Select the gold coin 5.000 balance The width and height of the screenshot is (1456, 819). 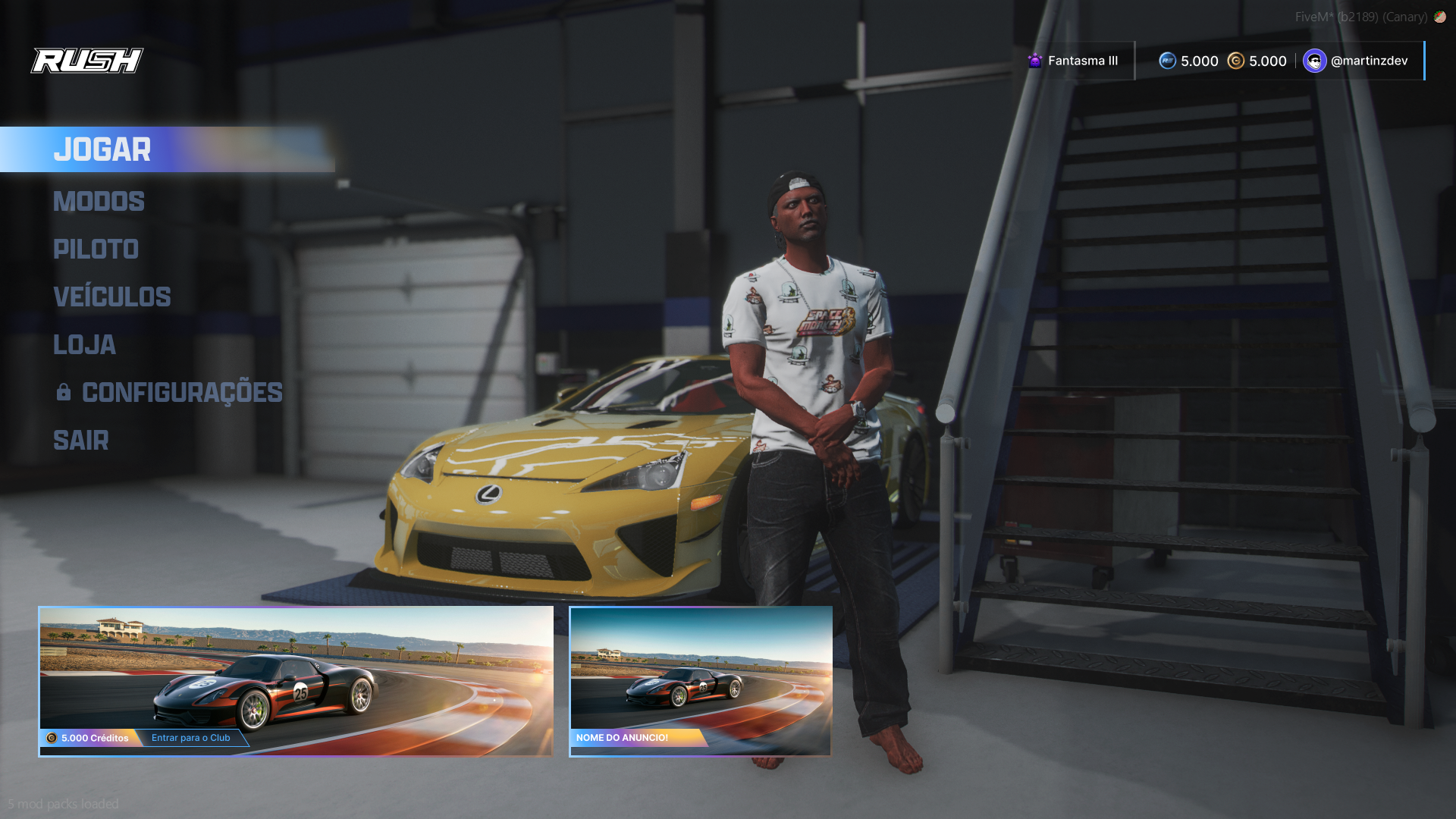coord(1257,61)
